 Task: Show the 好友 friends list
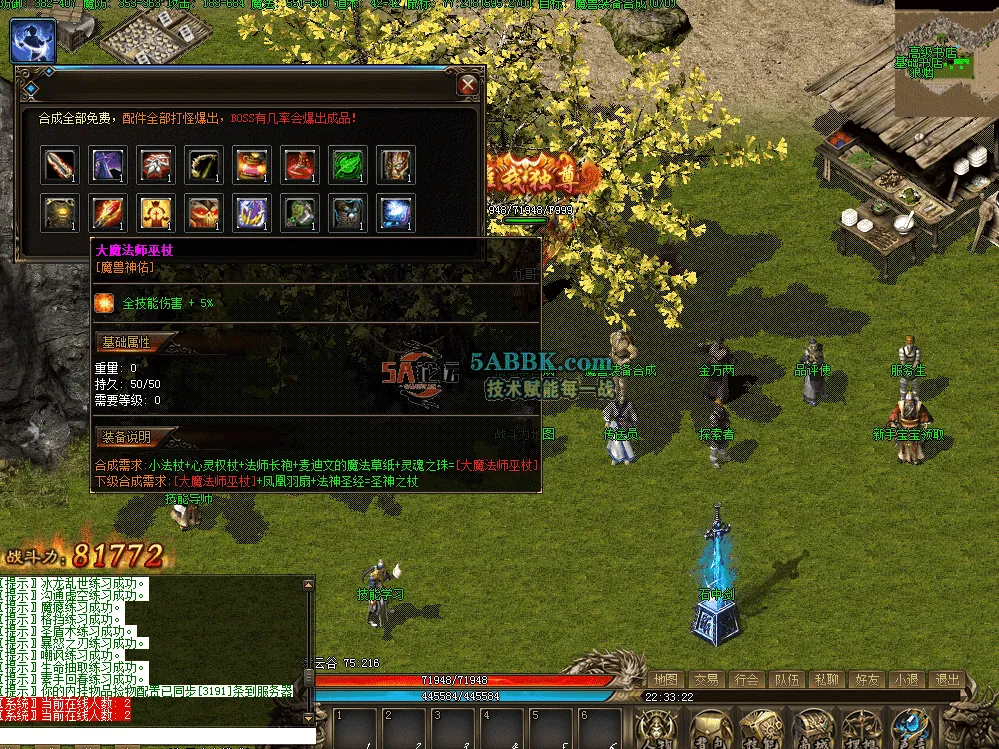click(x=866, y=680)
